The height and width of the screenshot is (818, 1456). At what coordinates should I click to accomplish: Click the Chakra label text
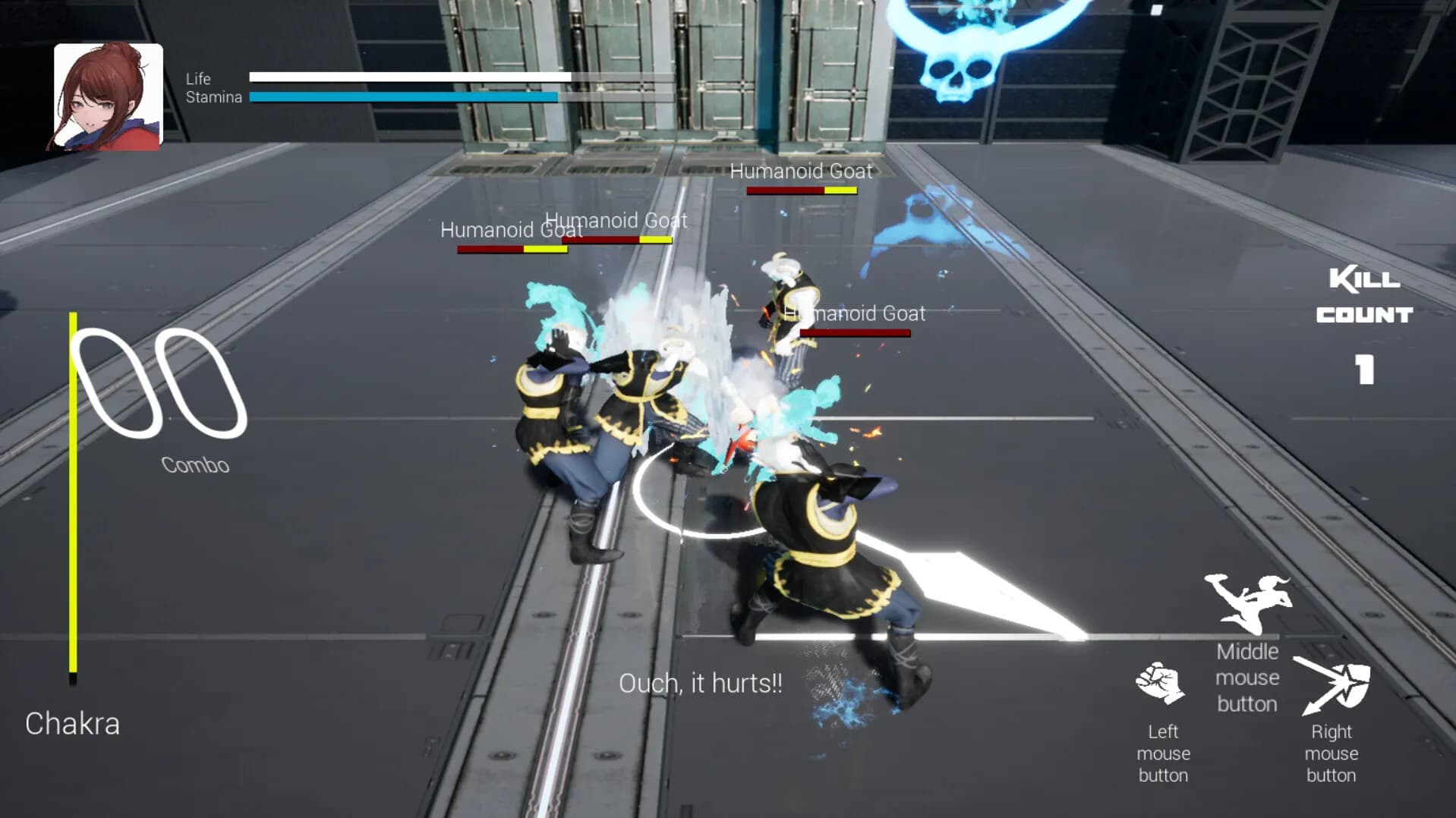pos(72,723)
